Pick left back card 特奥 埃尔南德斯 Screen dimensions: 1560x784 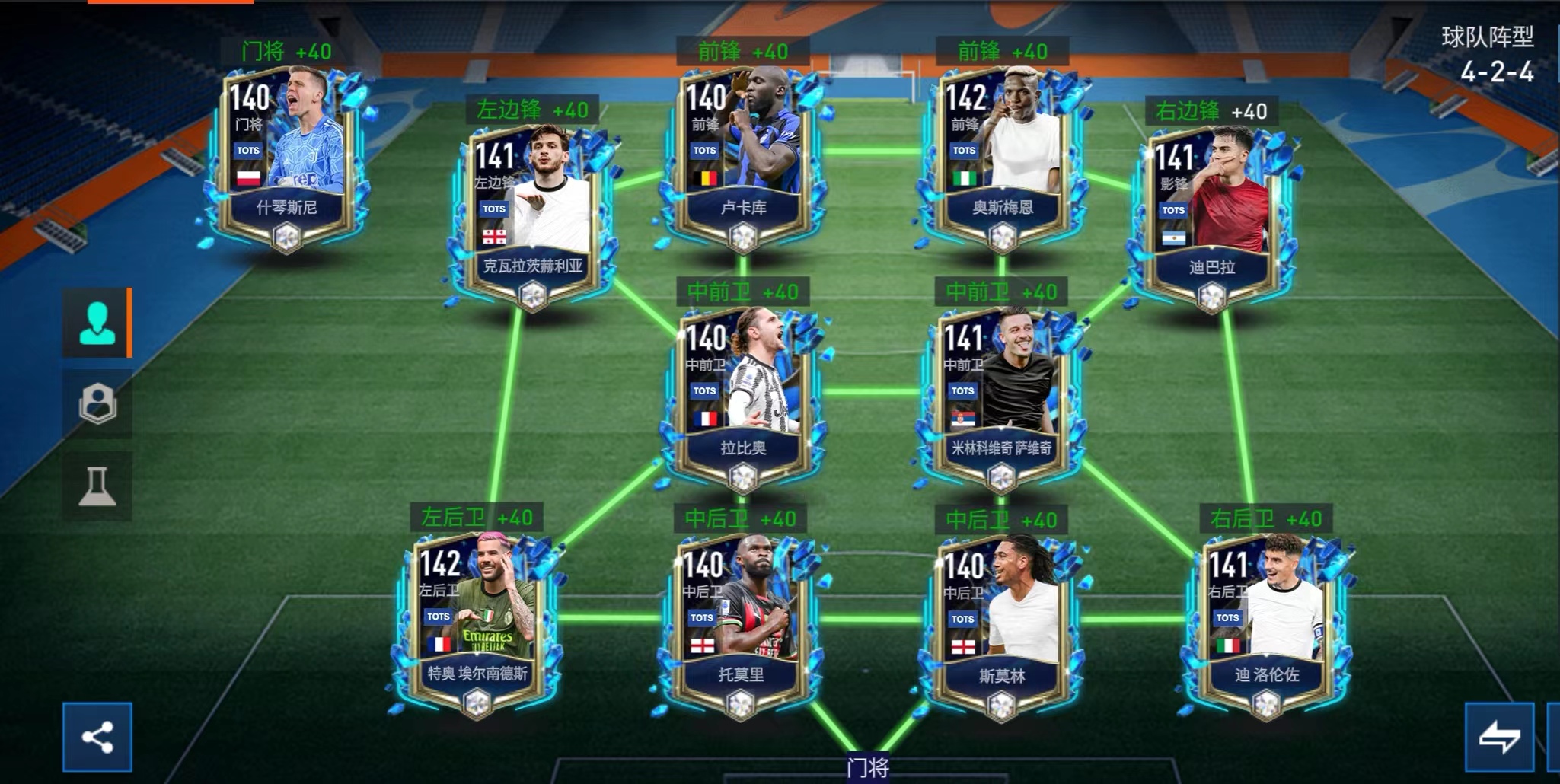click(x=477, y=620)
